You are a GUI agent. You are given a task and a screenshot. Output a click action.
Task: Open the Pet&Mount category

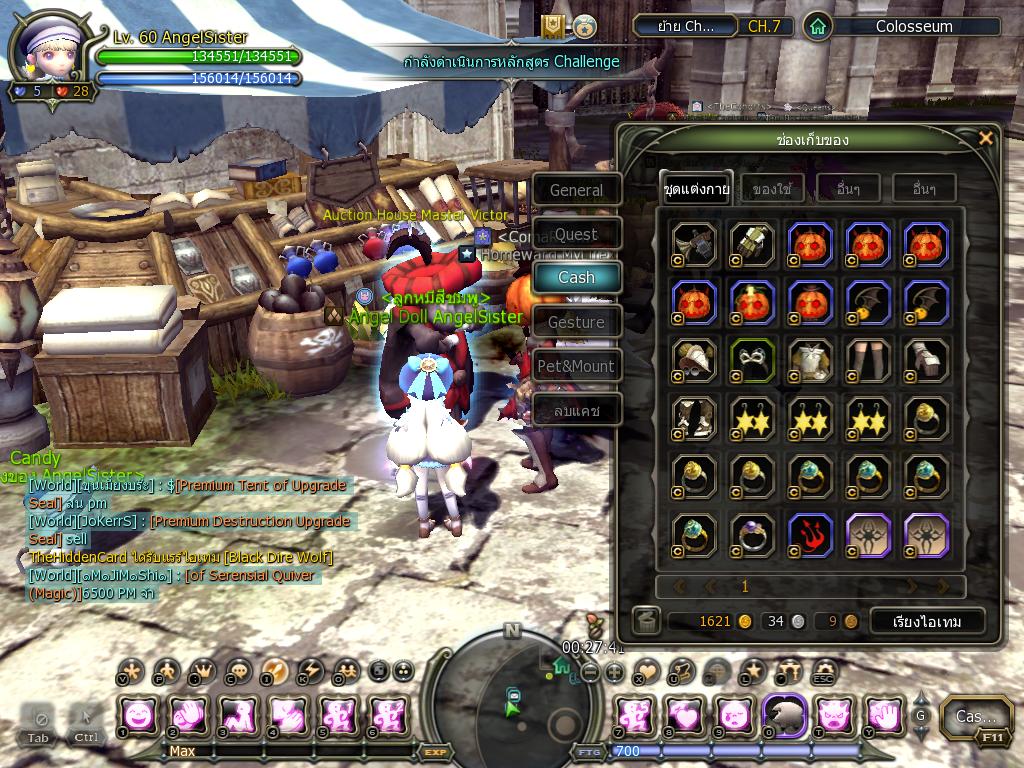576,366
